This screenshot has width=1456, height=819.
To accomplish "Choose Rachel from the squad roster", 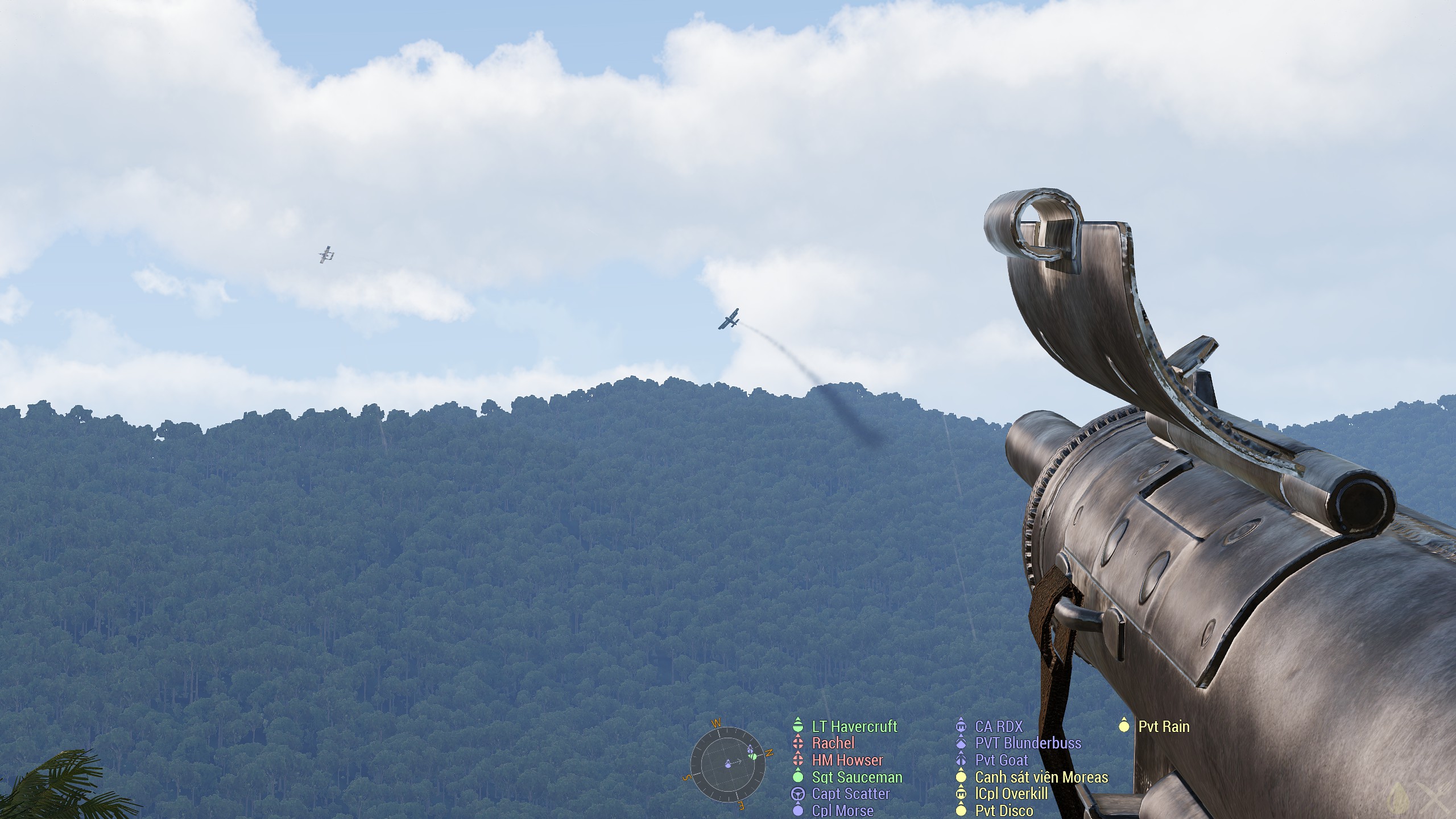I will coord(833,743).
